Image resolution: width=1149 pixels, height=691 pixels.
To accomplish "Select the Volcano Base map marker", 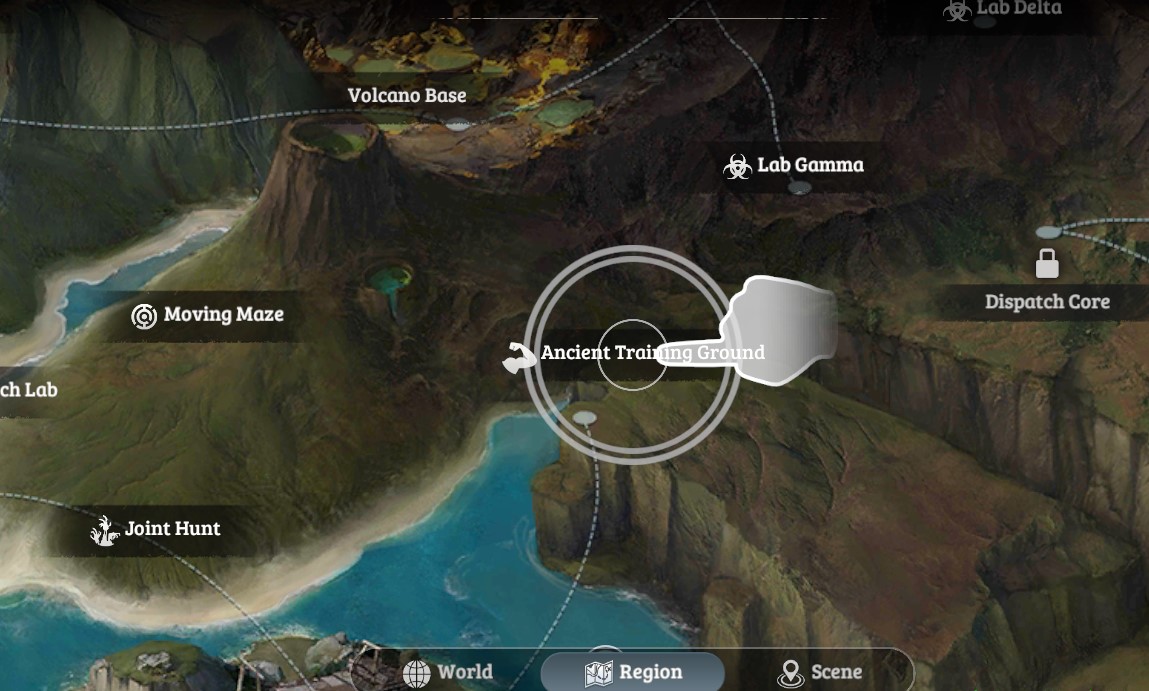I will pos(407,96).
